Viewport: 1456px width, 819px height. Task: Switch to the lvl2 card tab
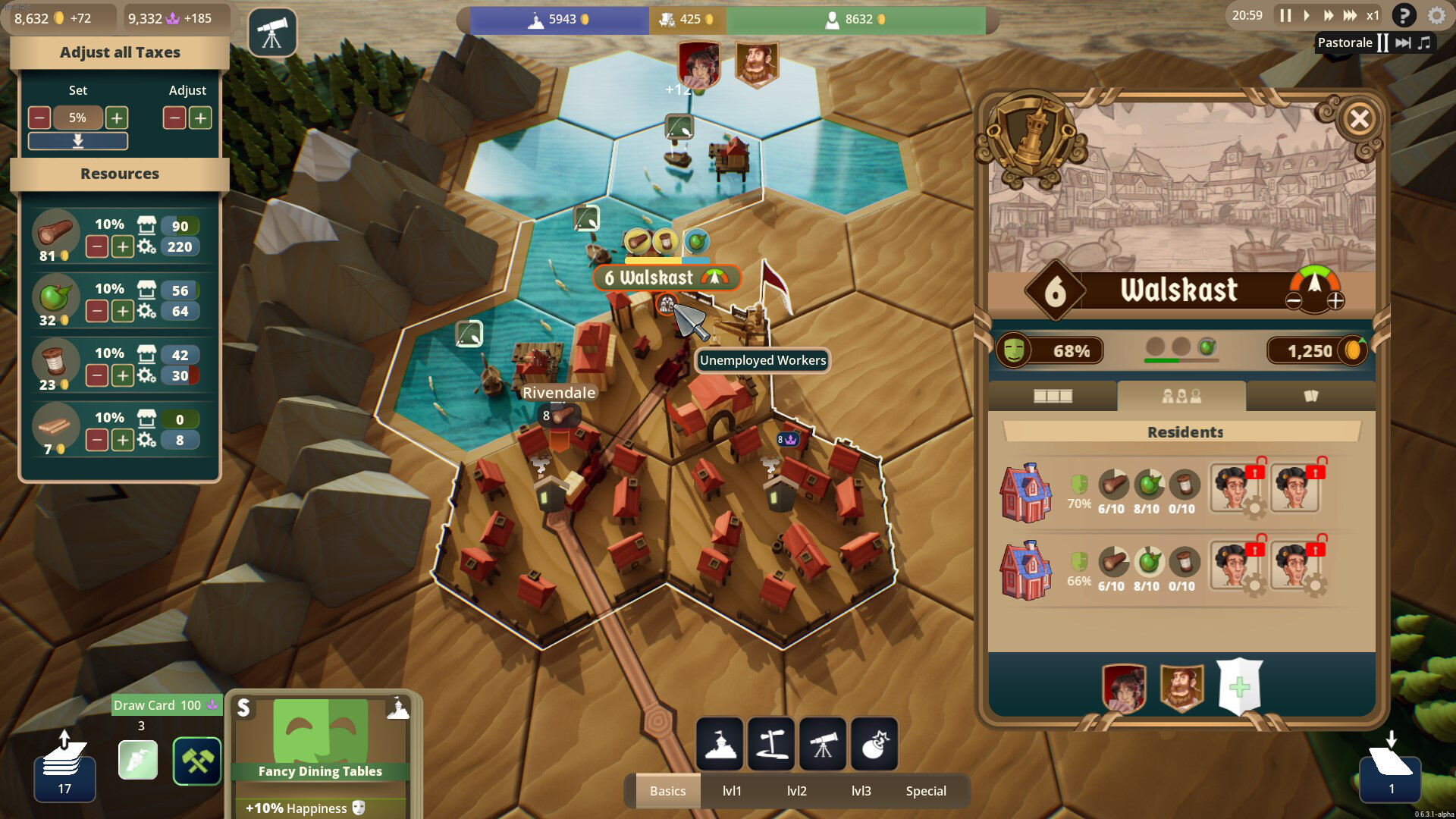pyautogui.click(x=797, y=790)
